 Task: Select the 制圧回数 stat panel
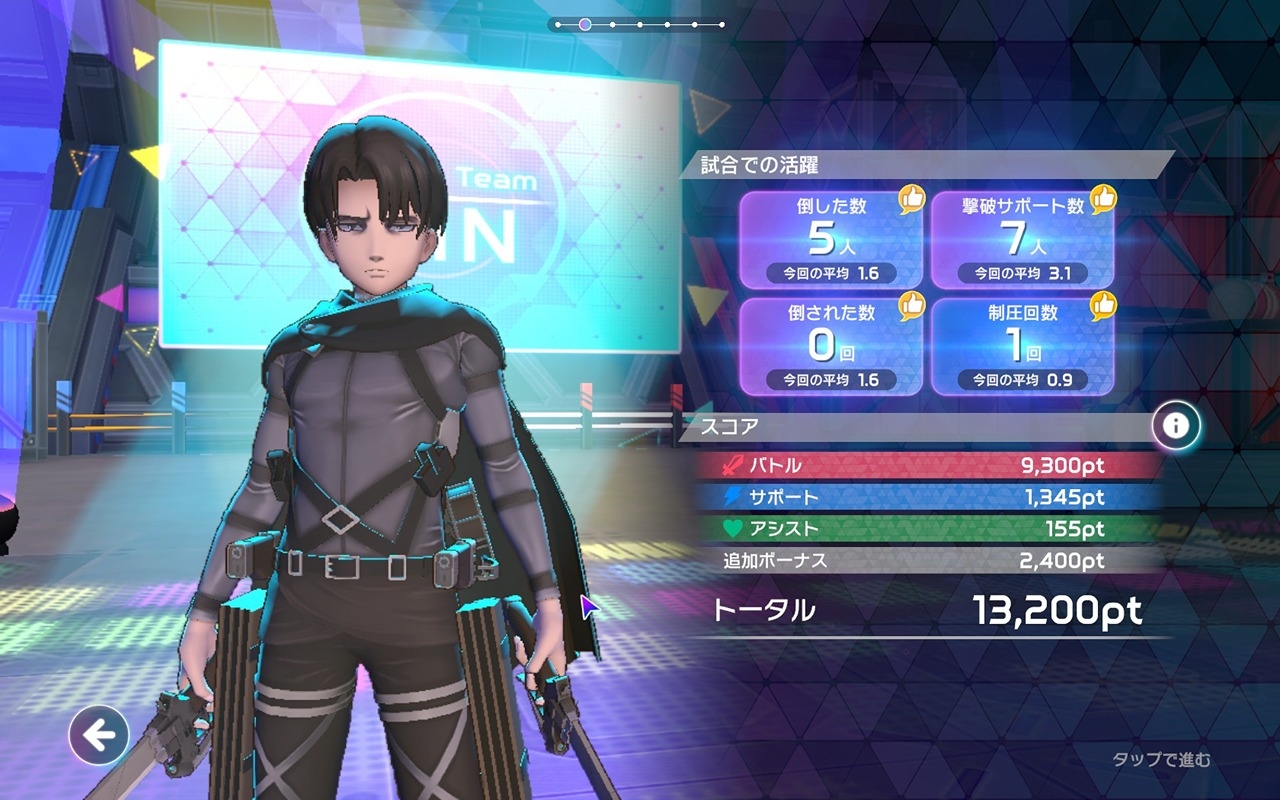pos(1022,345)
